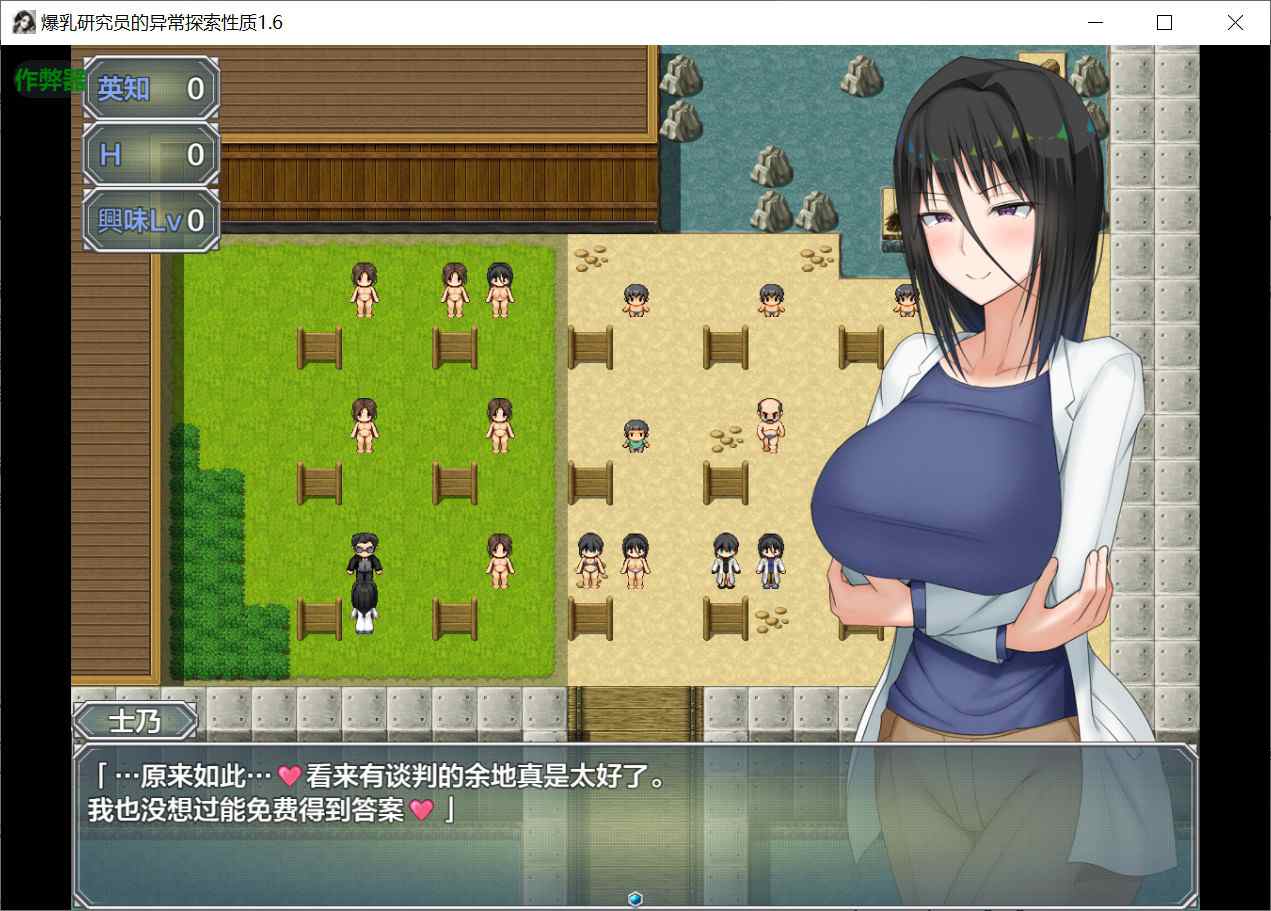This screenshot has height=911, width=1271.
Task: Click the blue dialogue continue indicator
Action: click(x=634, y=899)
